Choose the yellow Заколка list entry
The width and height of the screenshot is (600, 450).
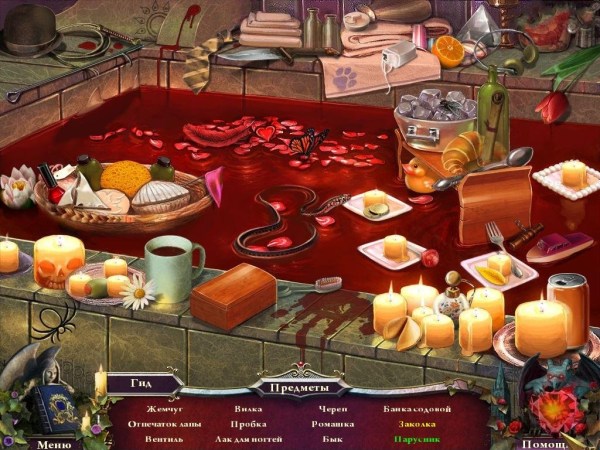(x=417, y=424)
